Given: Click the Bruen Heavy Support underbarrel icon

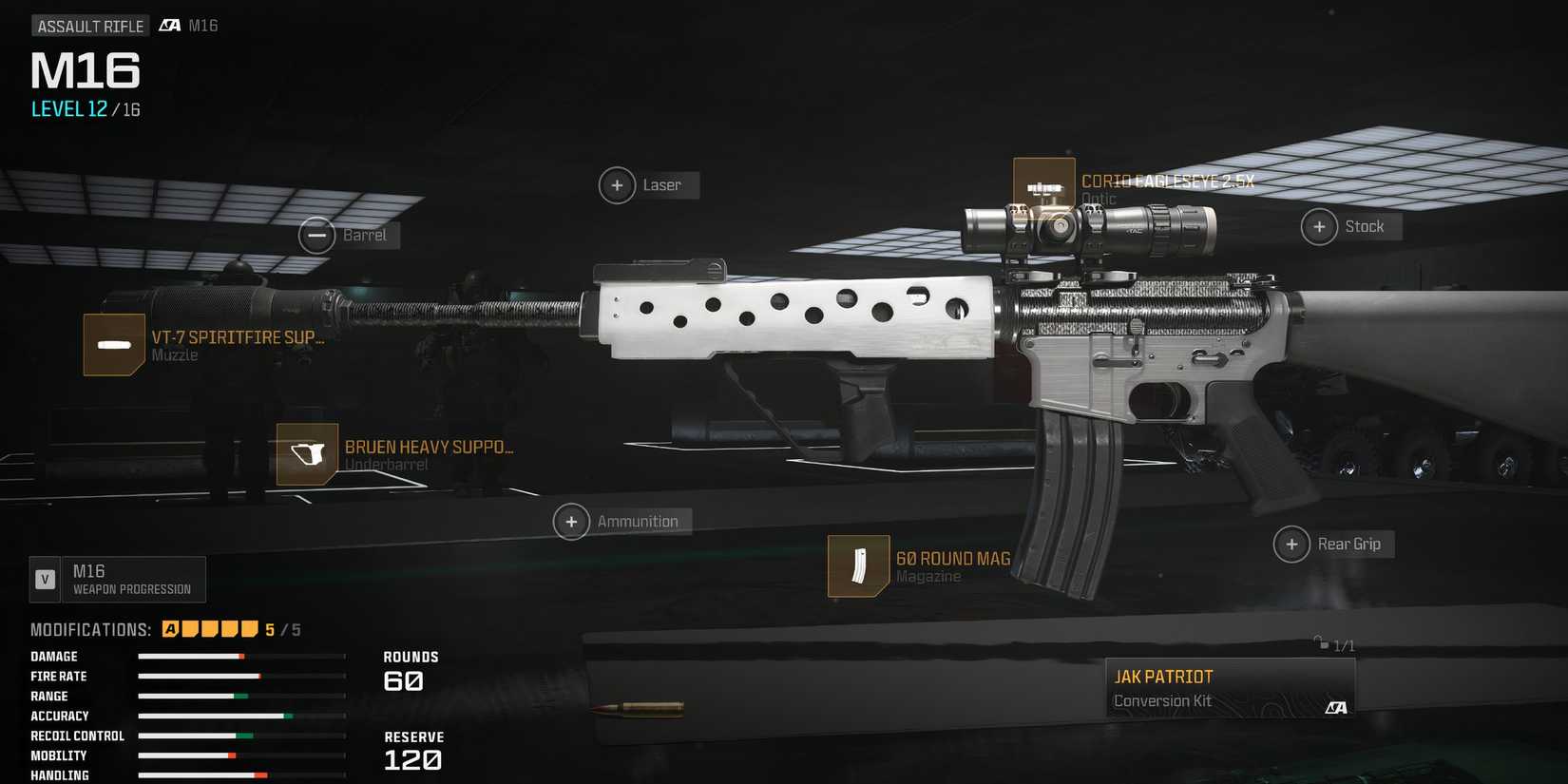Looking at the screenshot, I should coord(306,455).
